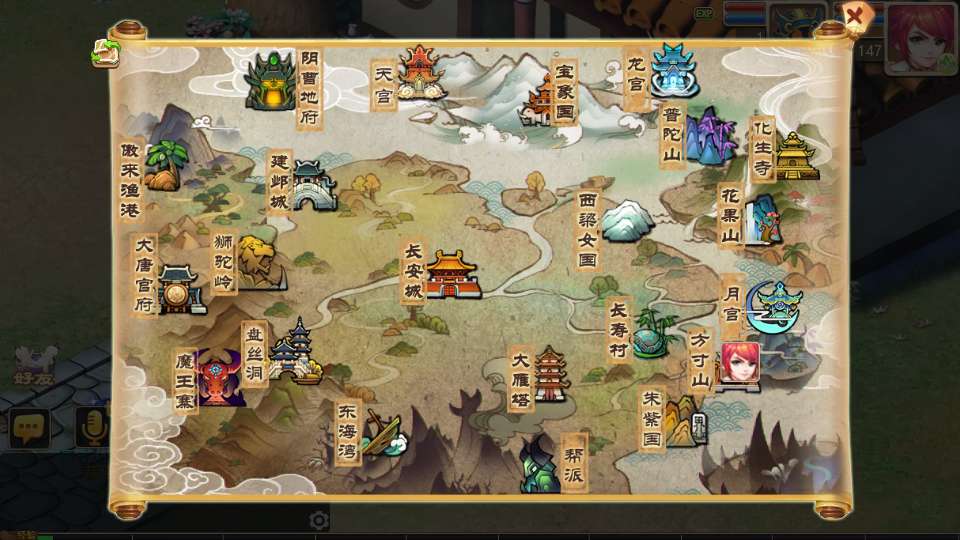Screen dimensions: 960x540
Task: Pick the 普陀山 map marker
Action: click(x=710, y=137)
